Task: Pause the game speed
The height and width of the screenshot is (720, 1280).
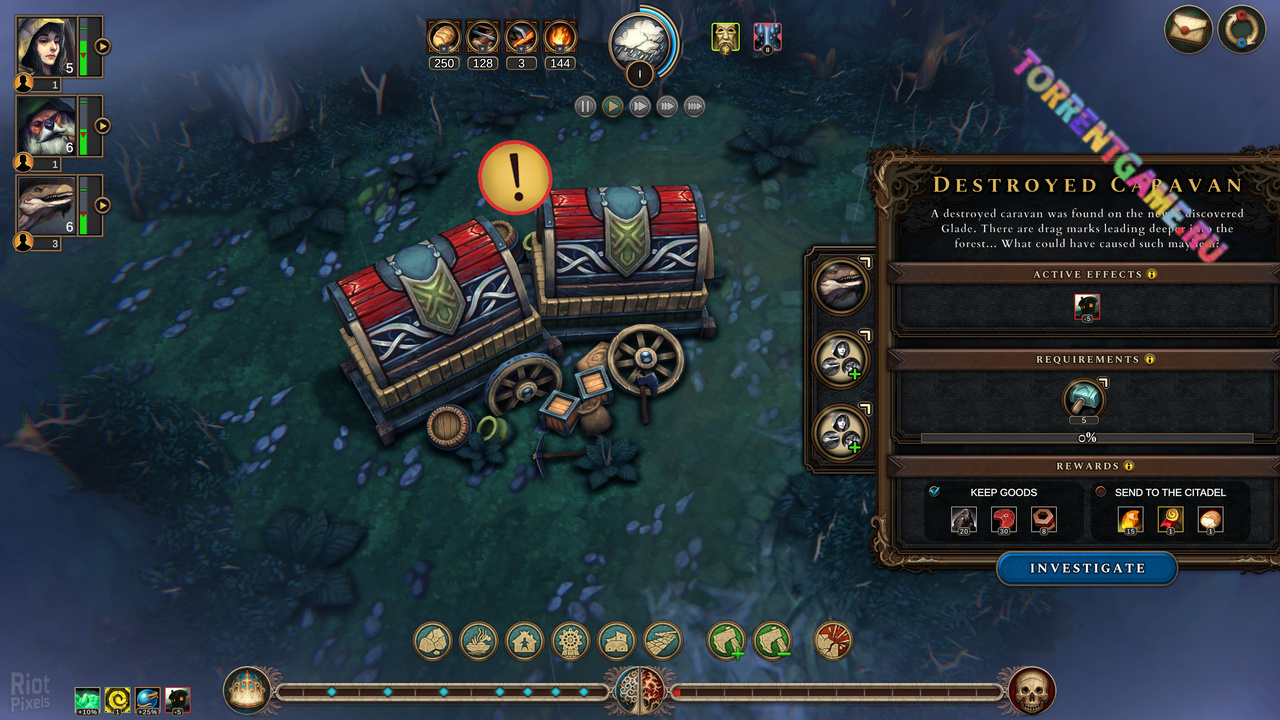Action: [585, 106]
